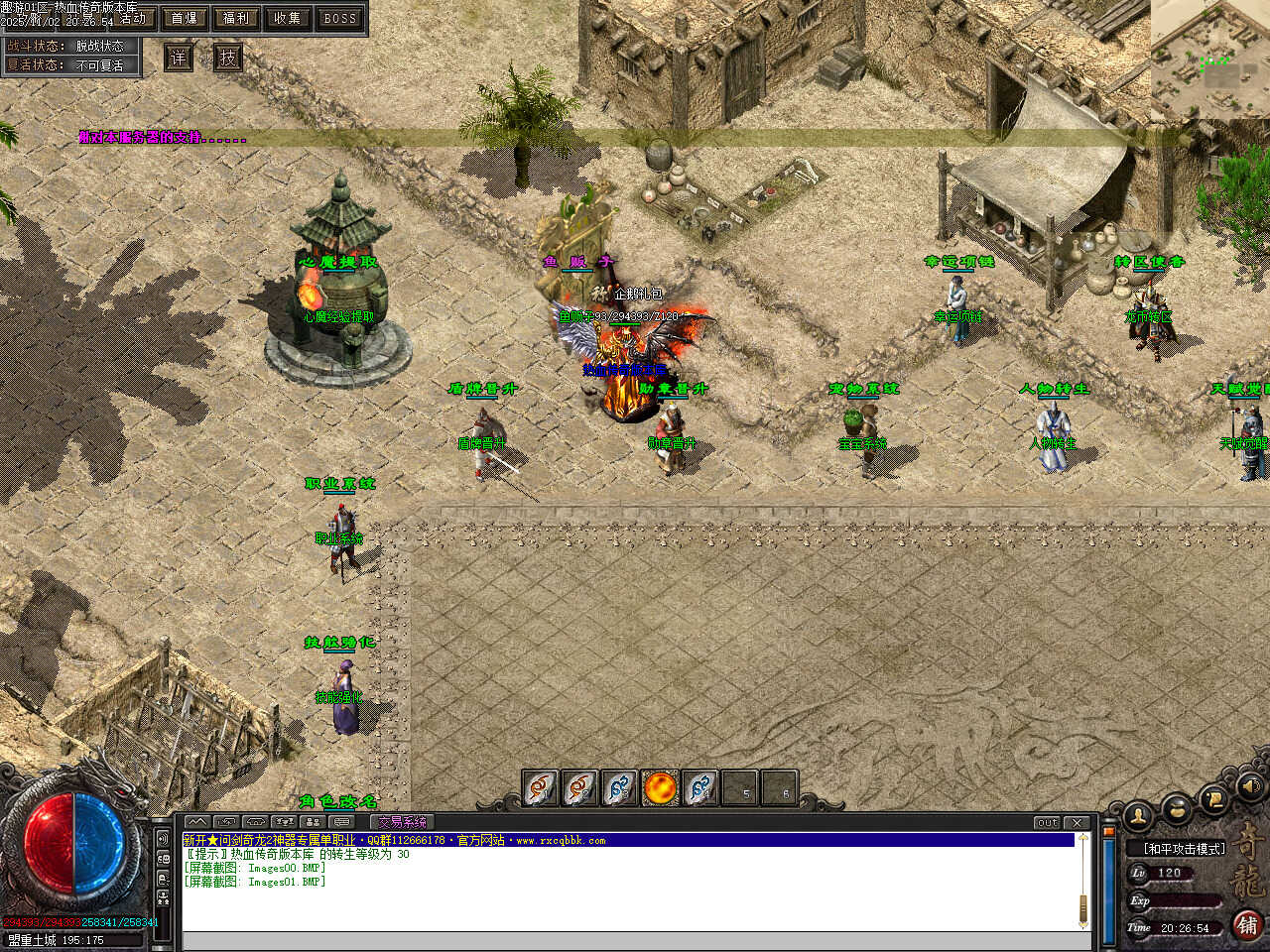Open the 首爆 first-kill menu
This screenshot has height=952, width=1270.
(185, 18)
